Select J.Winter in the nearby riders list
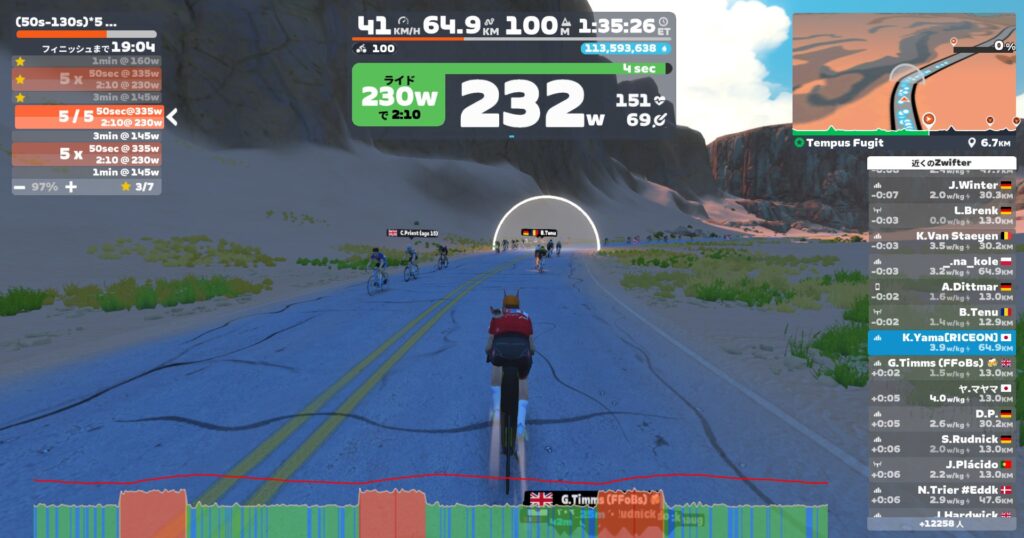The height and width of the screenshot is (538, 1024). (x=941, y=190)
